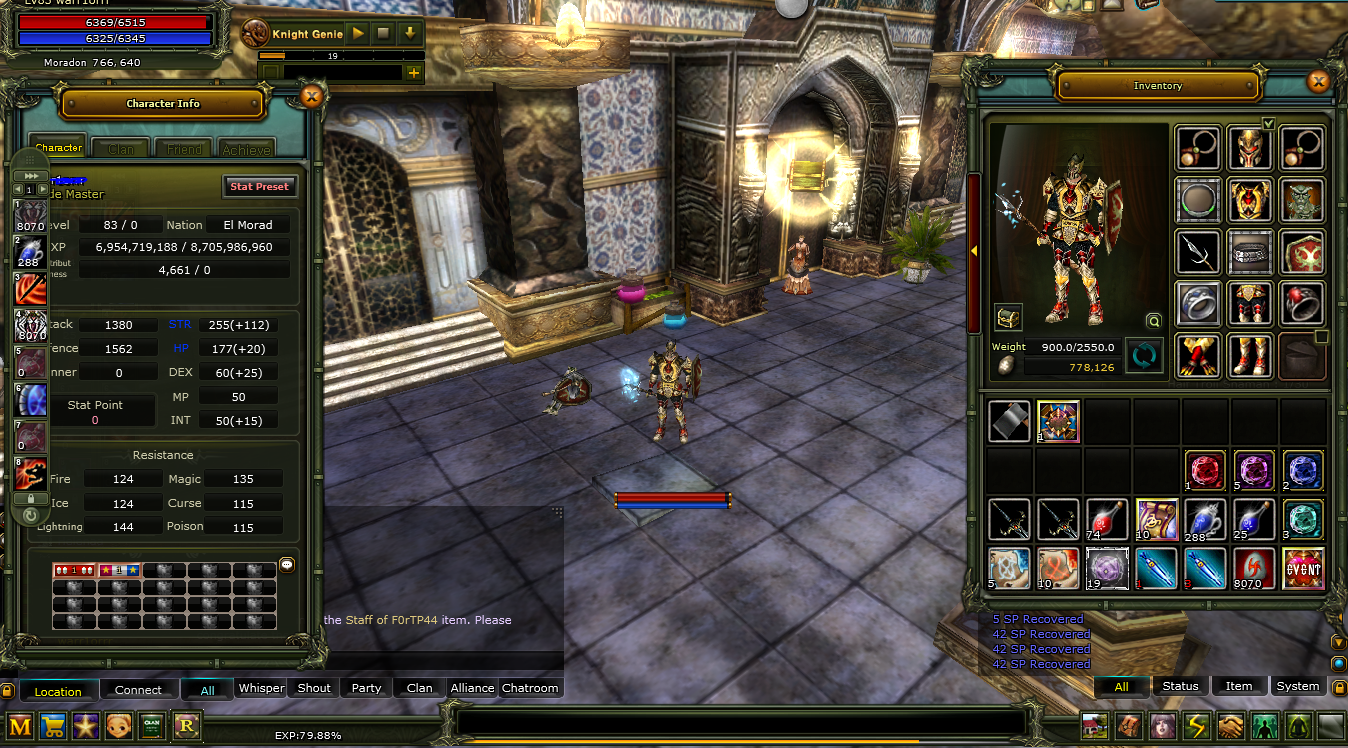Viewport: 1348px width, 748px height.
Task: Open the Stat Preset button
Action: pyautogui.click(x=259, y=186)
